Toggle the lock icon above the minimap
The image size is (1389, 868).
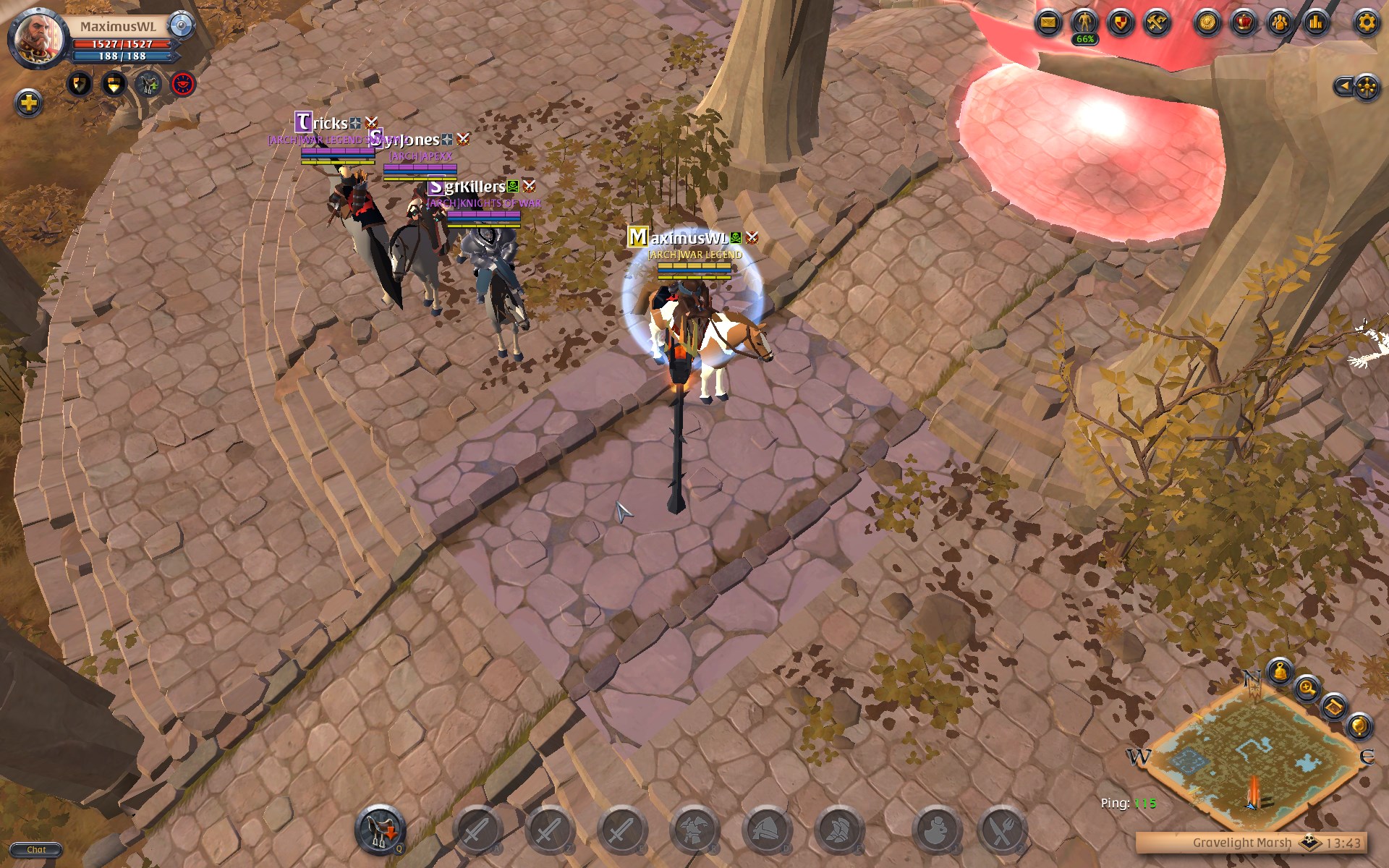click(1280, 671)
